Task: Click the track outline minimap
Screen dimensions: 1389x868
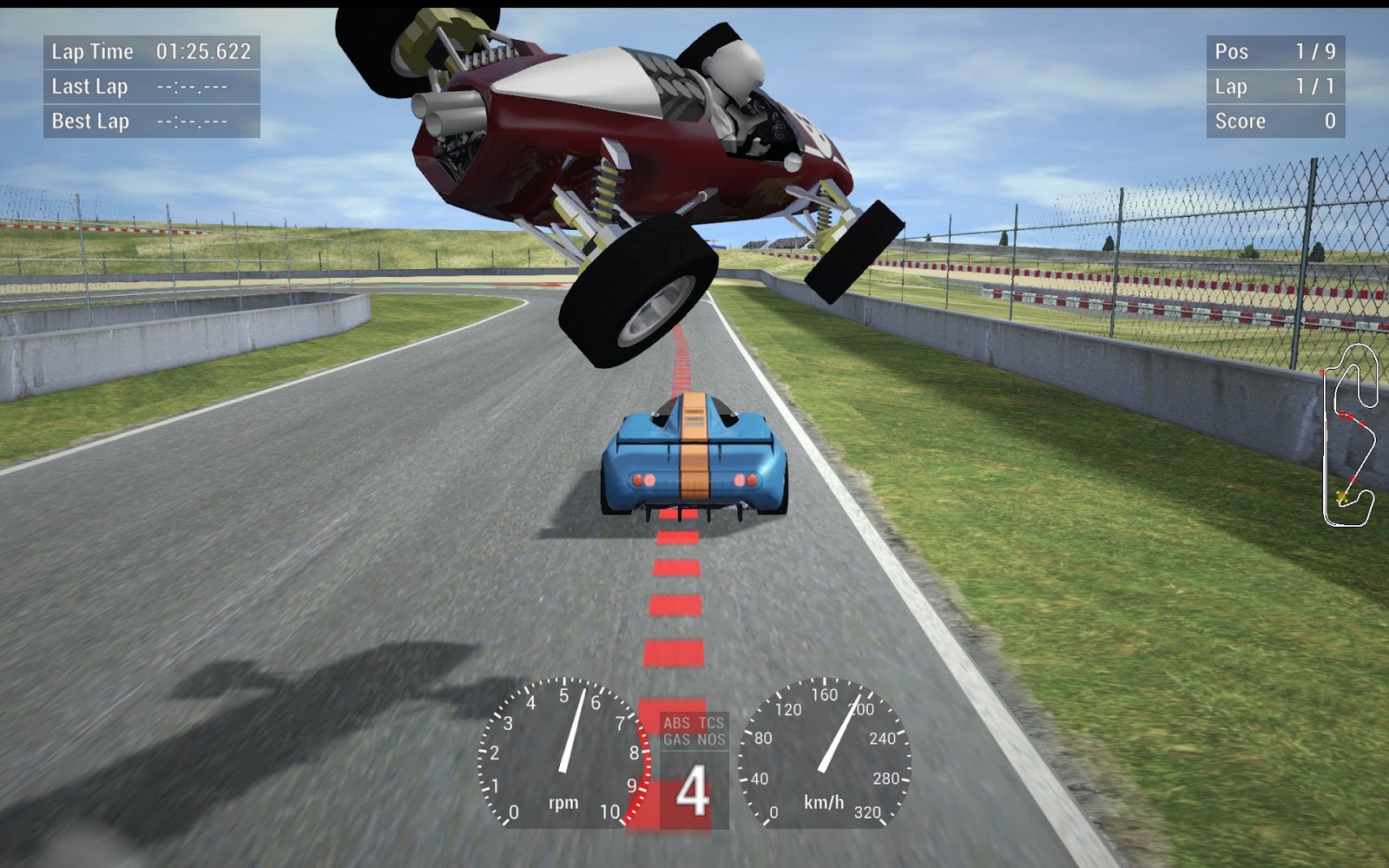Action: coord(1350,436)
